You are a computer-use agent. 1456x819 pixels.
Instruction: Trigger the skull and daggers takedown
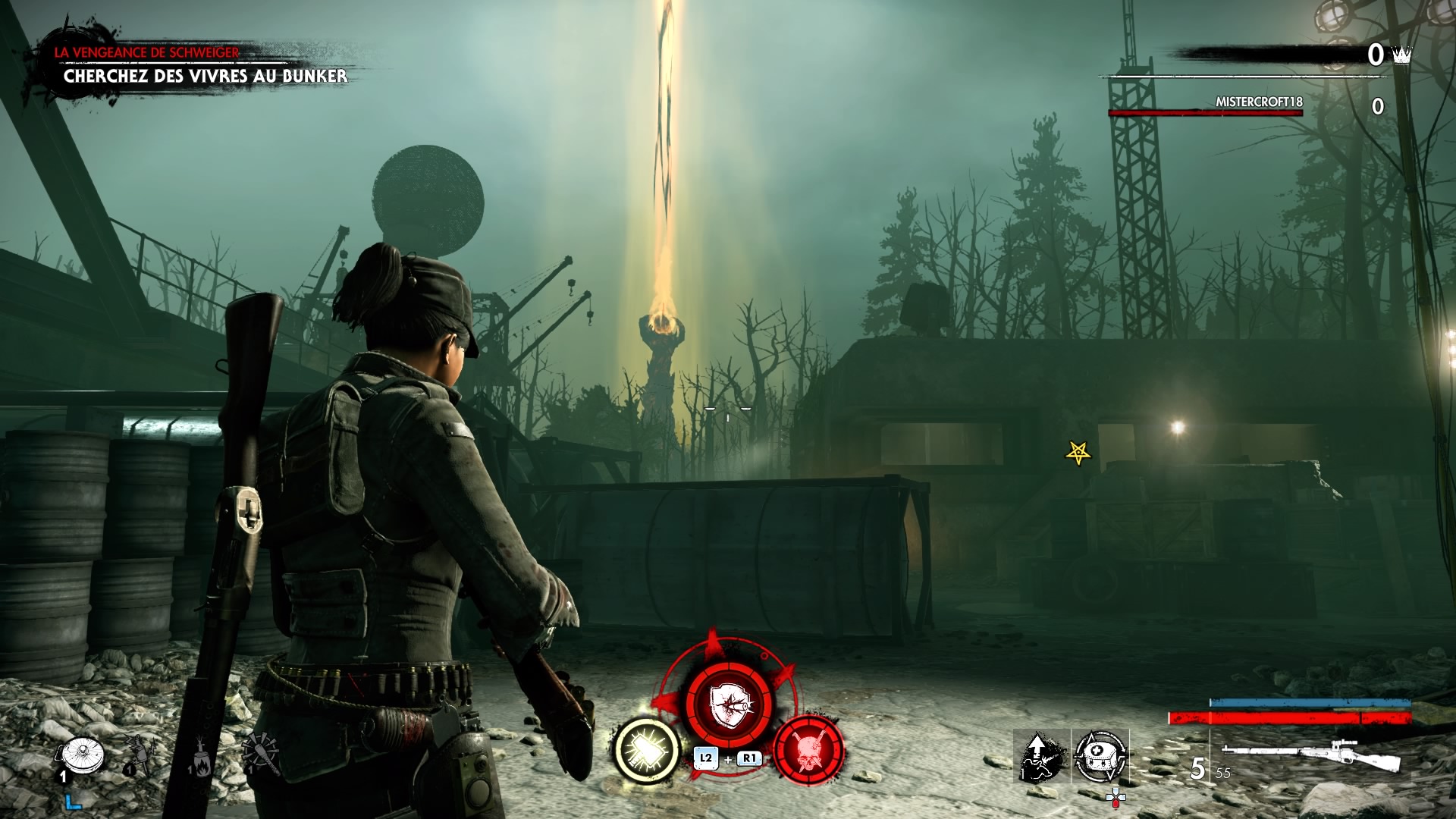808,751
